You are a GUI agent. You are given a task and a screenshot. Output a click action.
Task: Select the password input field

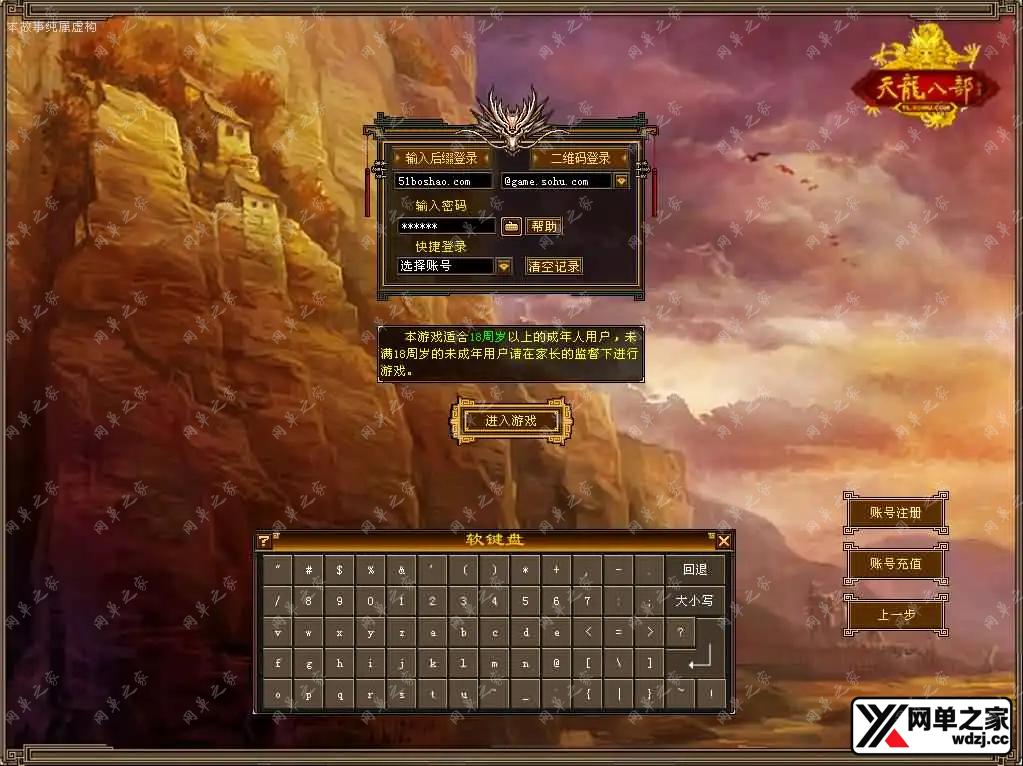446,226
